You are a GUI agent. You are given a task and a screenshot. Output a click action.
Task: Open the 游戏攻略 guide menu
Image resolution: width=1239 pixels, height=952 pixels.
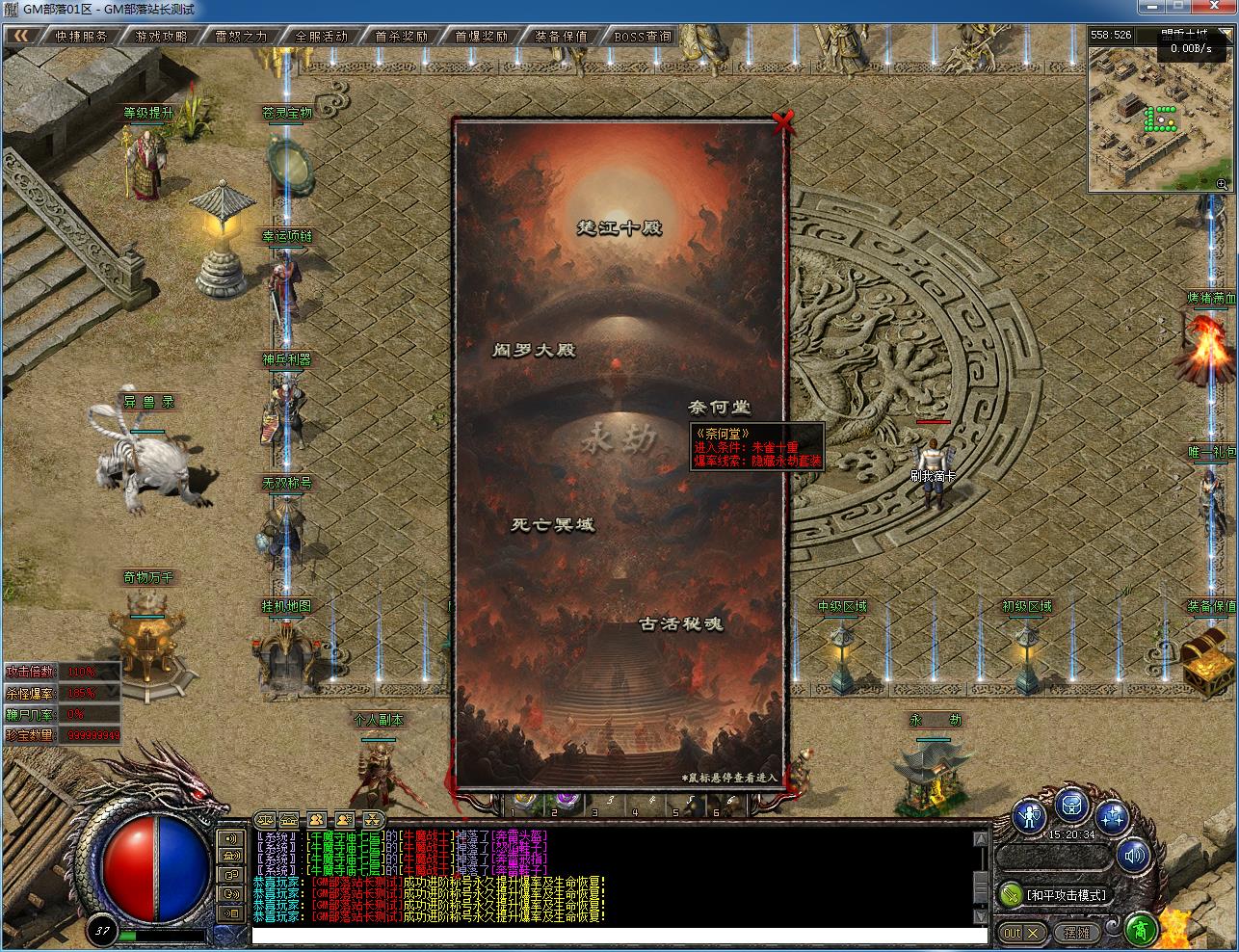161,37
